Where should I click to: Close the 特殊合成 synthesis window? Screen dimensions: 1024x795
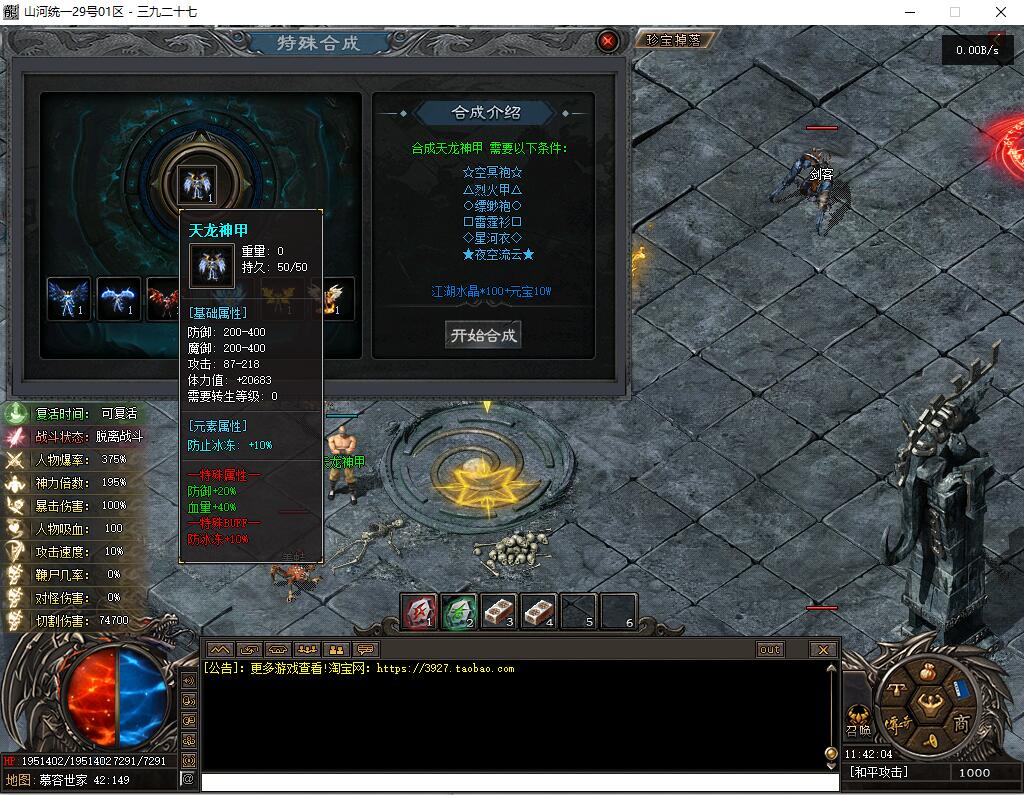607,41
